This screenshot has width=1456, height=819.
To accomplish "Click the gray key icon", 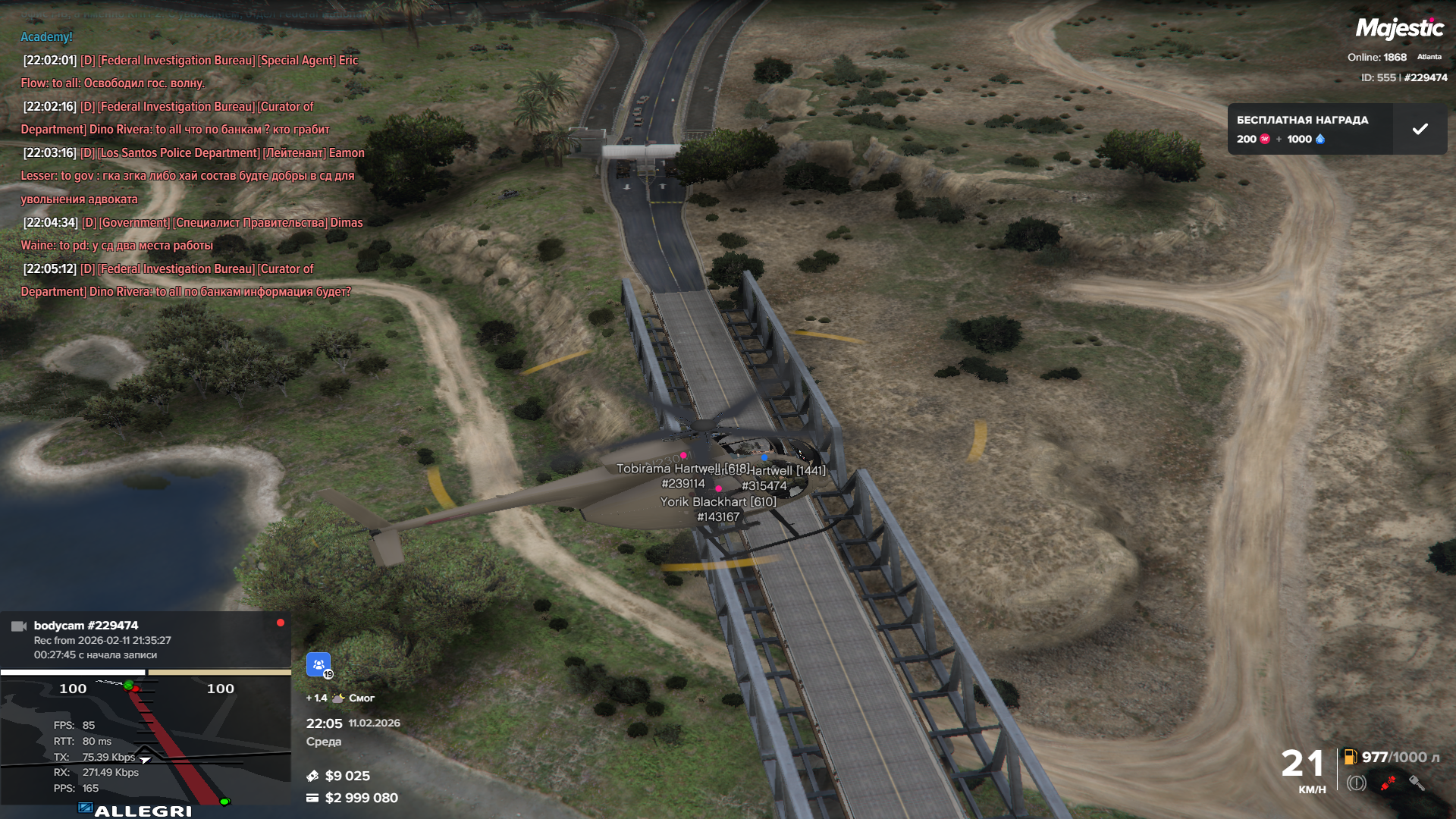I will pyautogui.click(x=1417, y=783).
